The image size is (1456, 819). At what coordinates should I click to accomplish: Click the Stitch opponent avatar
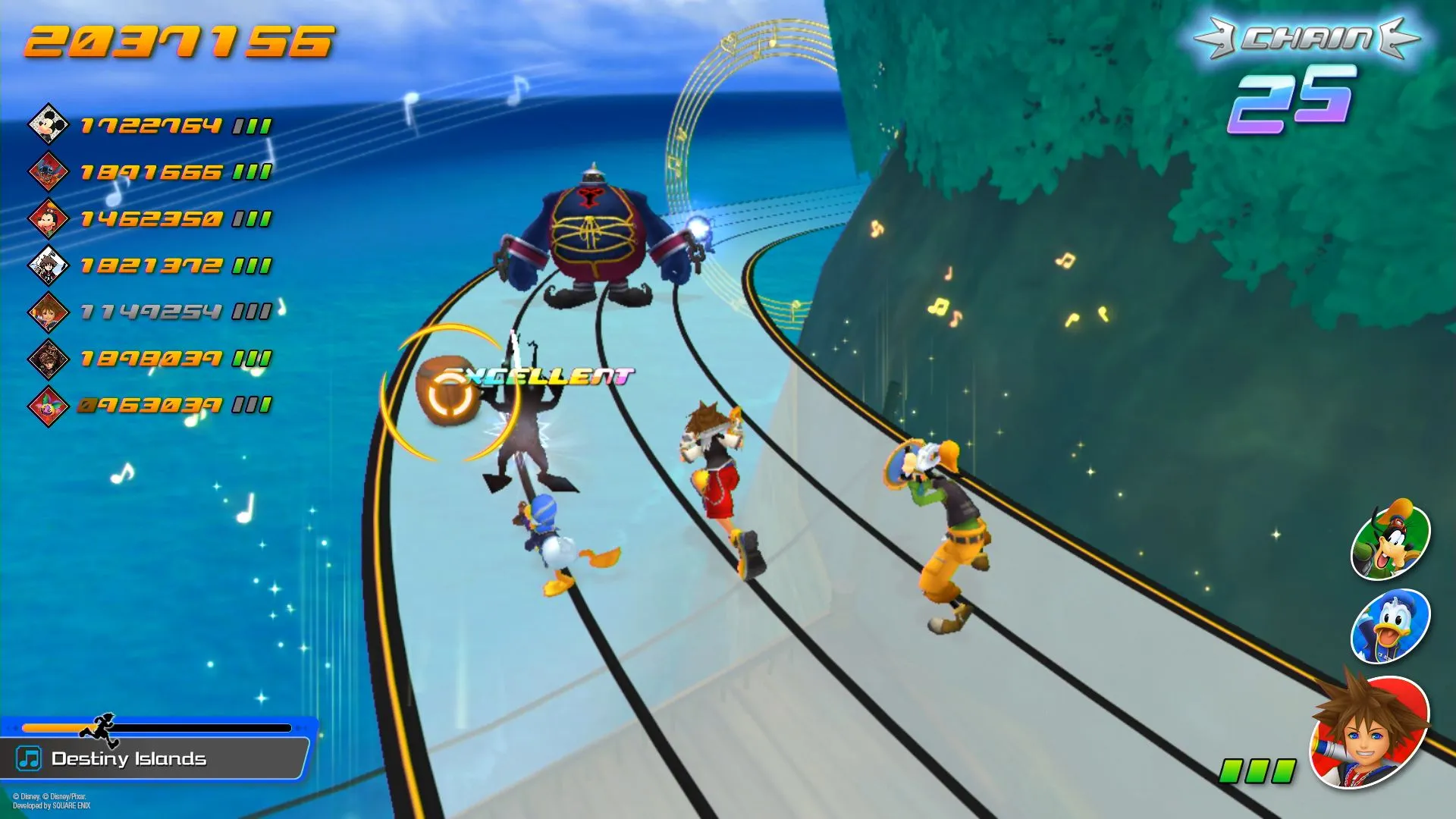(x=48, y=171)
